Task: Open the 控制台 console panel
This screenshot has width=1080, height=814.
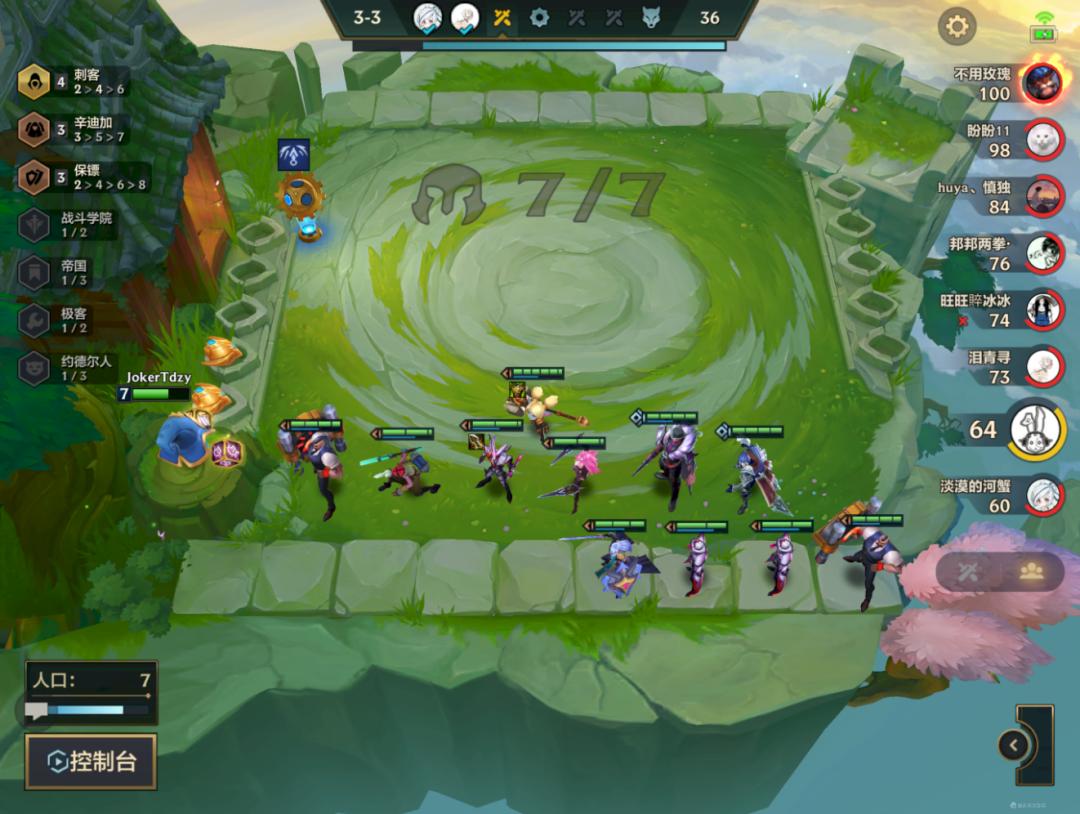Action: pos(91,762)
